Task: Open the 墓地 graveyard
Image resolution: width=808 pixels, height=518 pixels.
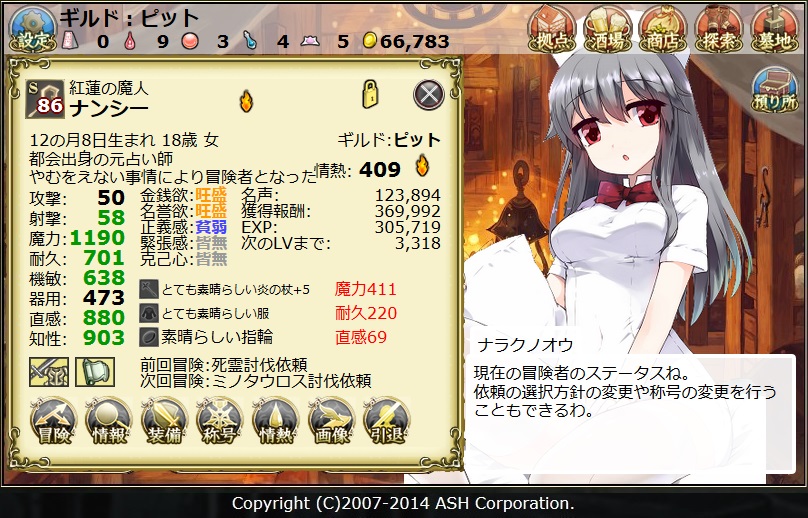Action: click(774, 27)
